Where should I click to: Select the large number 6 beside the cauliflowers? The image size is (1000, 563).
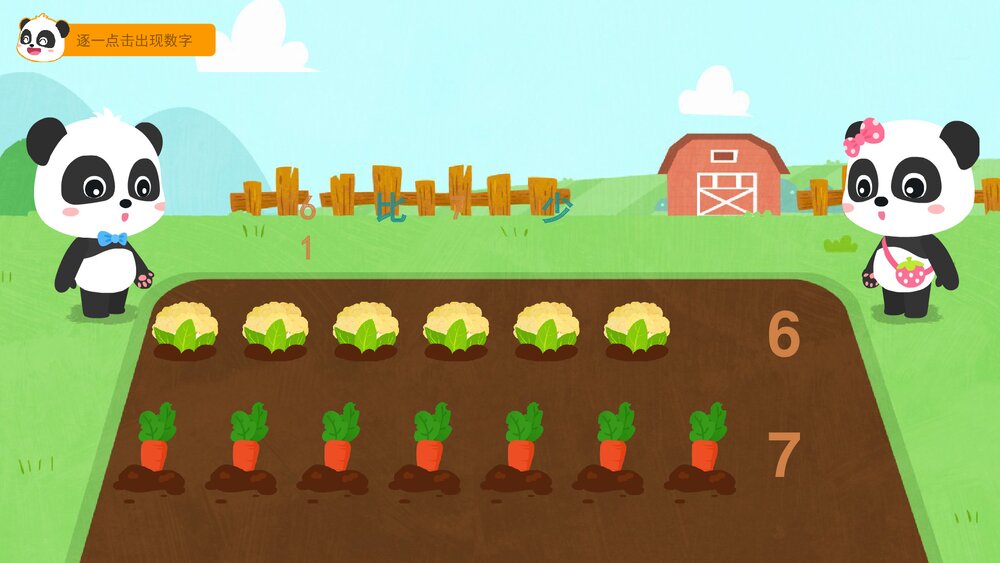[783, 335]
